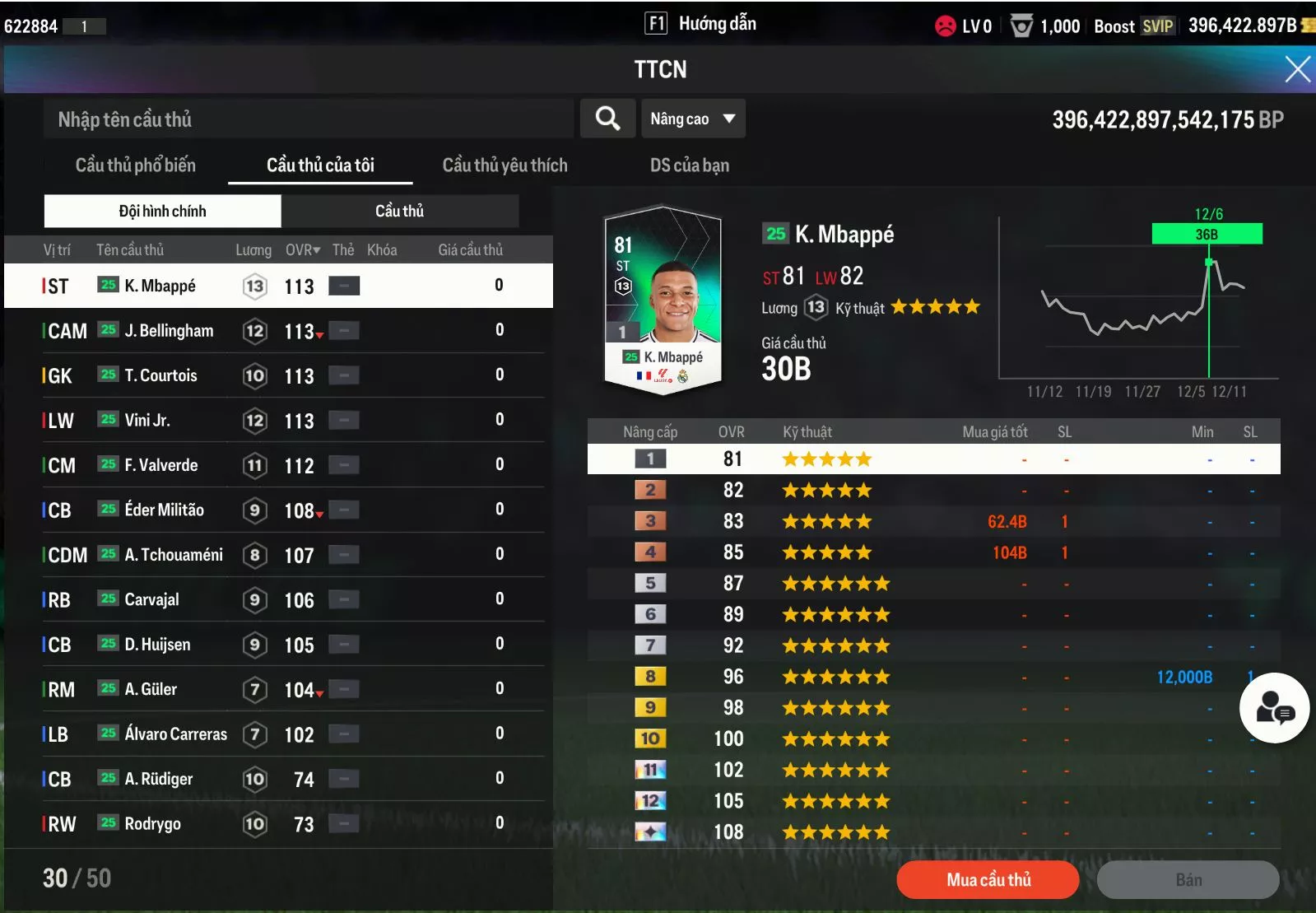Screen dimensions: 1316x913
Task: Select Vini Jr. from the list
Action: (x=147, y=421)
